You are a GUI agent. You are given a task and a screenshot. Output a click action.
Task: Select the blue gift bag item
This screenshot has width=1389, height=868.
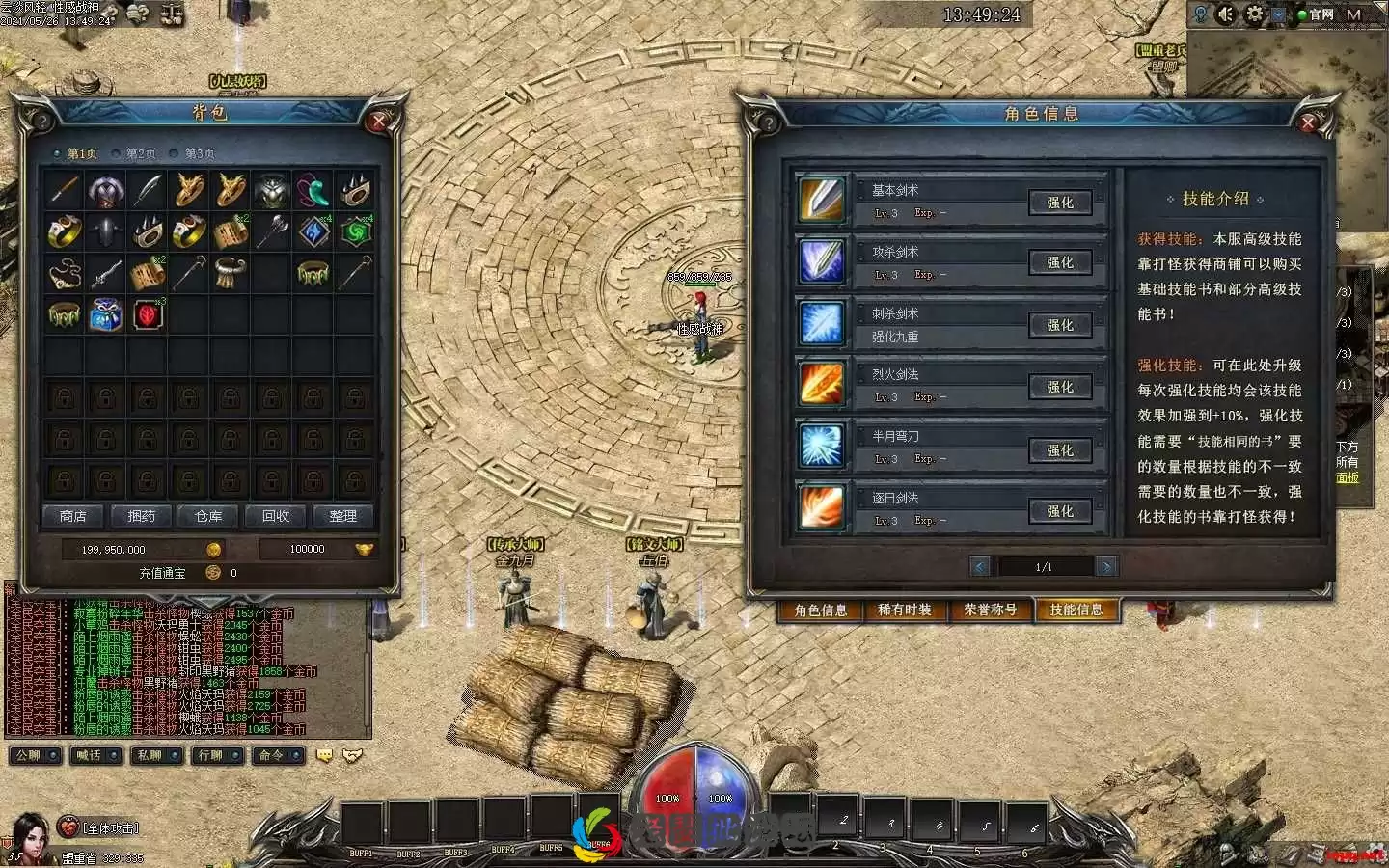pyautogui.click(x=106, y=315)
